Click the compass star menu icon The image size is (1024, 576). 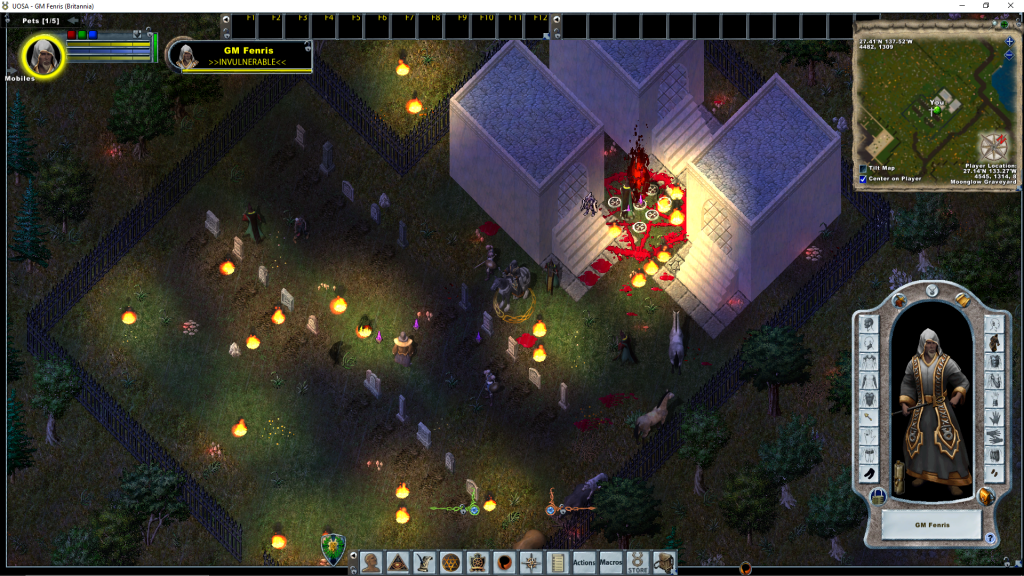(x=530, y=563)
